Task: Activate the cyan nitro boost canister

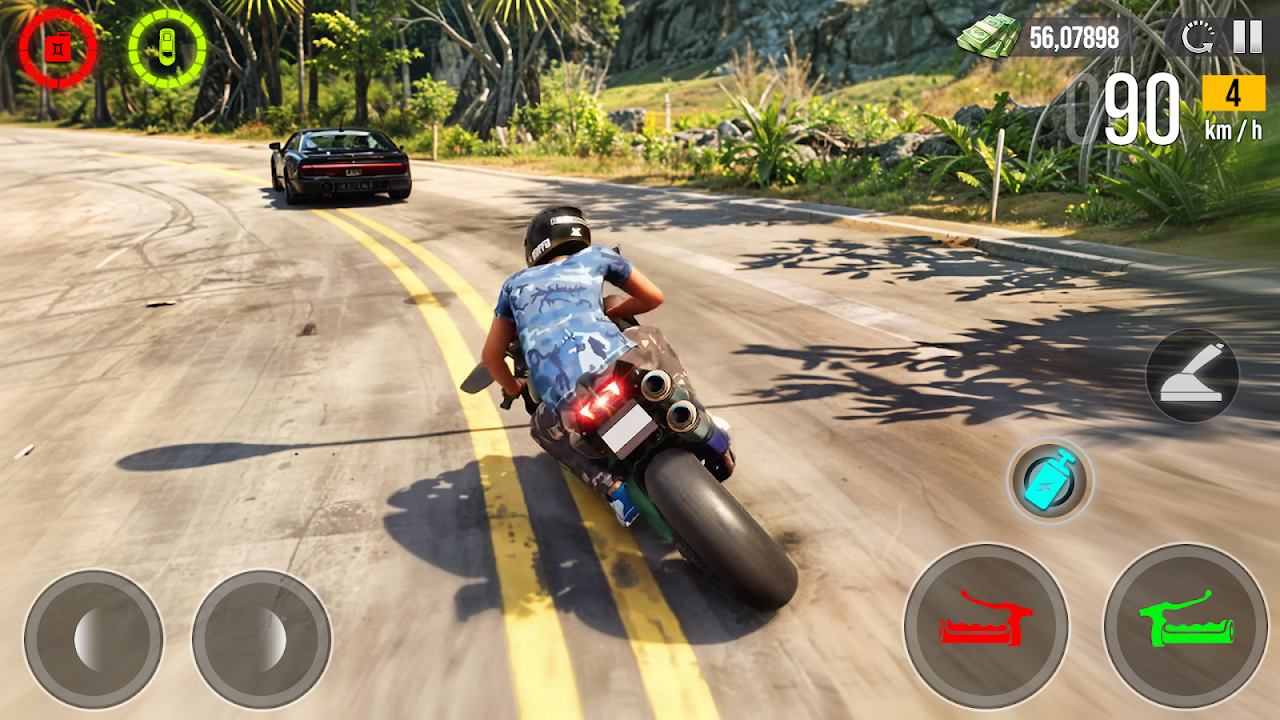Action: tap(1050, 481)
